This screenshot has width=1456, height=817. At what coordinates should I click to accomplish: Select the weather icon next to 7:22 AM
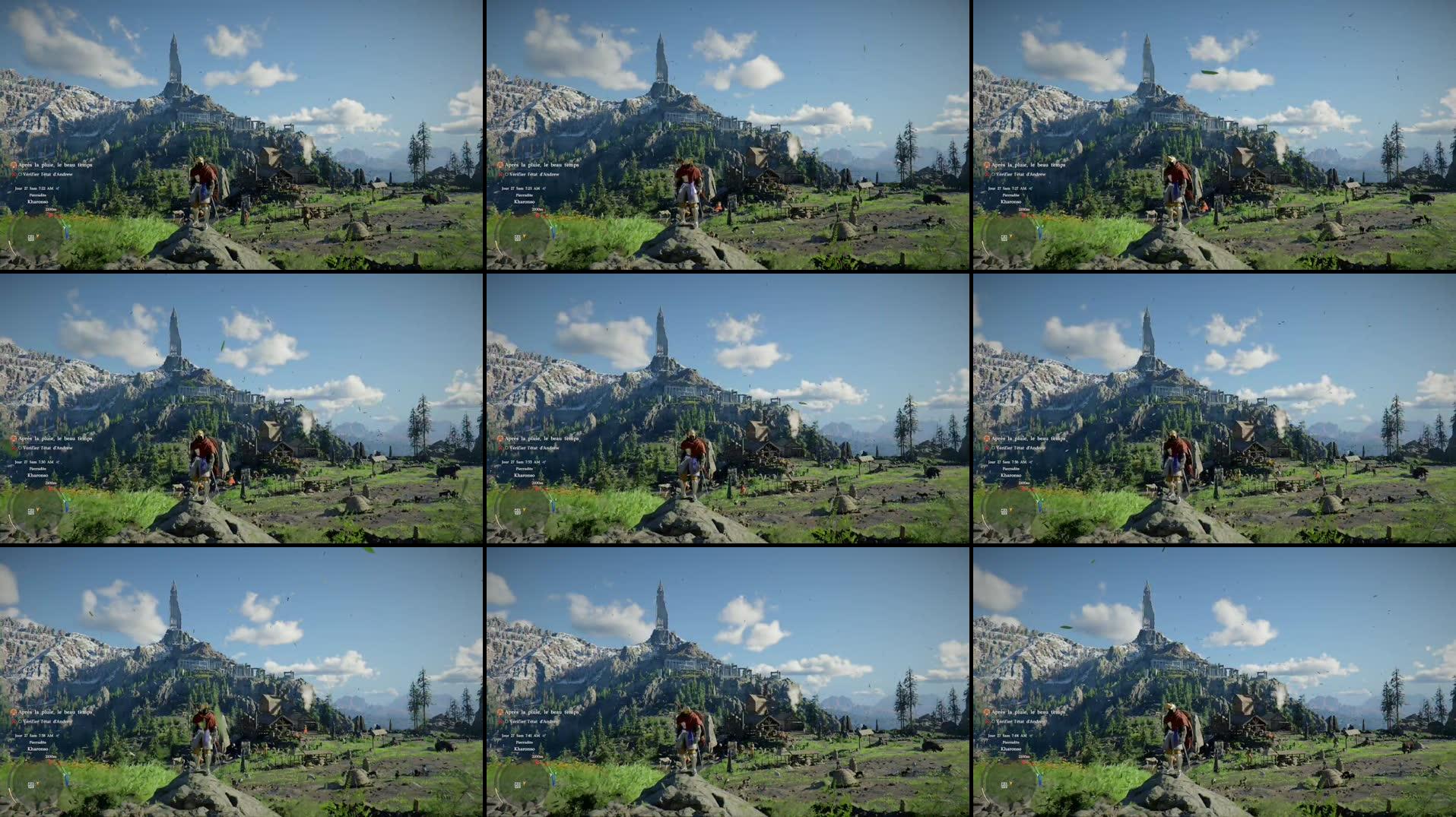(57, 187)
